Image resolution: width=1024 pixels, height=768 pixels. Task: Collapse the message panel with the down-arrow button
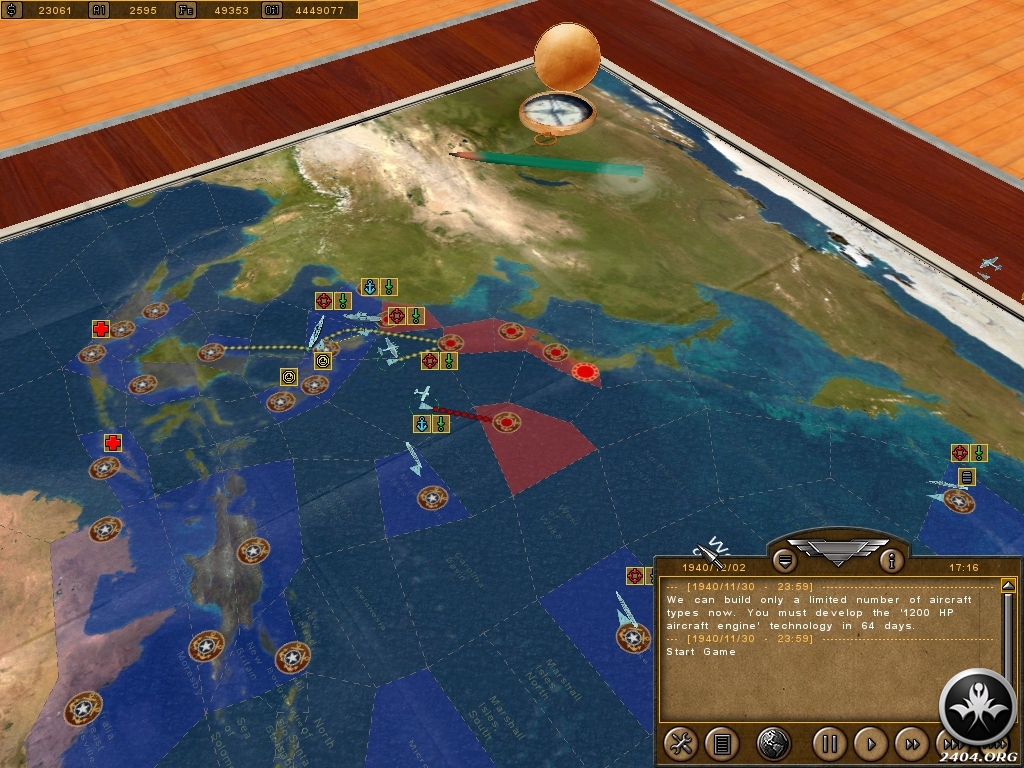[785, 559]
